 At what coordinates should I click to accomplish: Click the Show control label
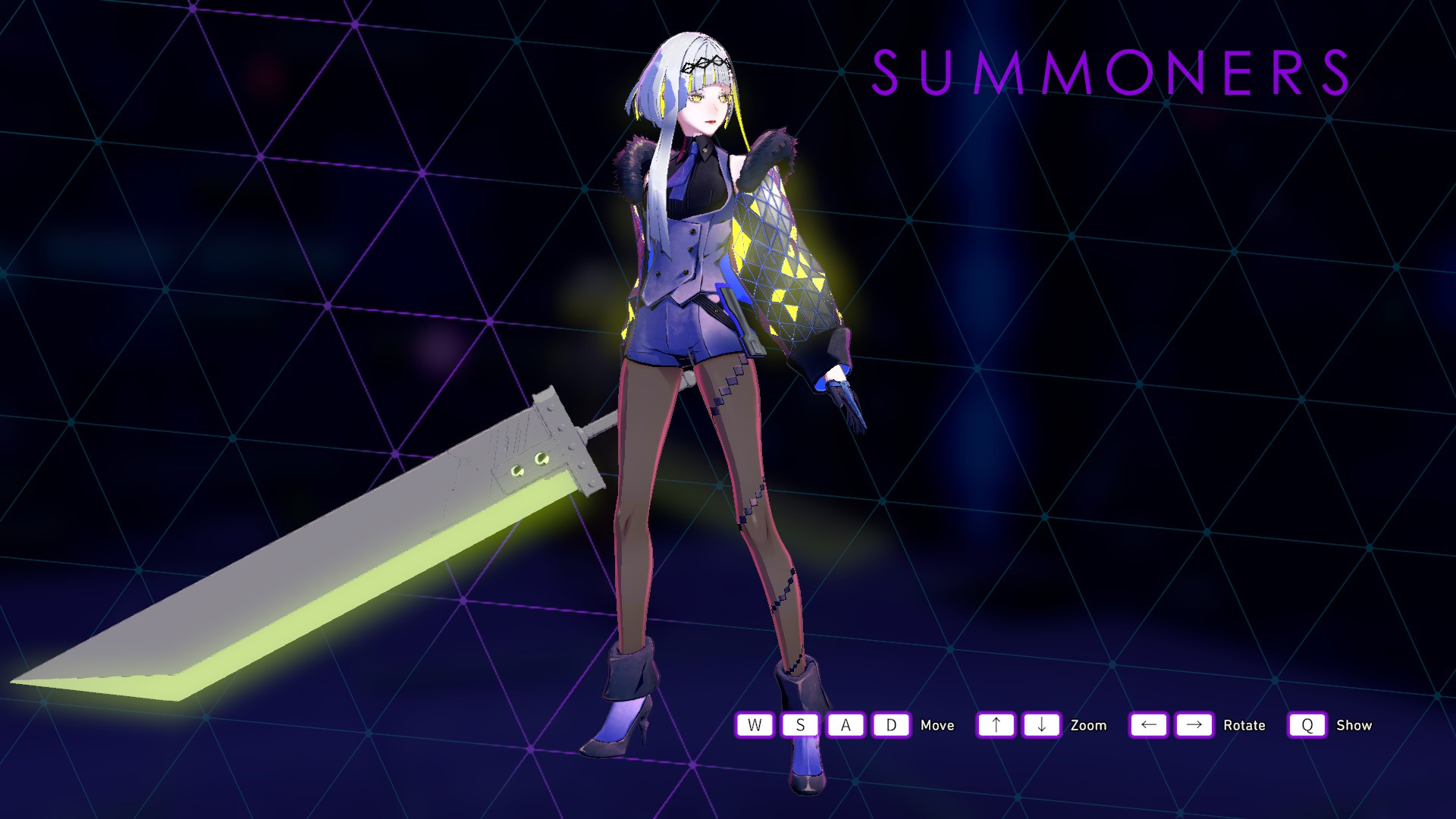click(x=1354, y=725)
